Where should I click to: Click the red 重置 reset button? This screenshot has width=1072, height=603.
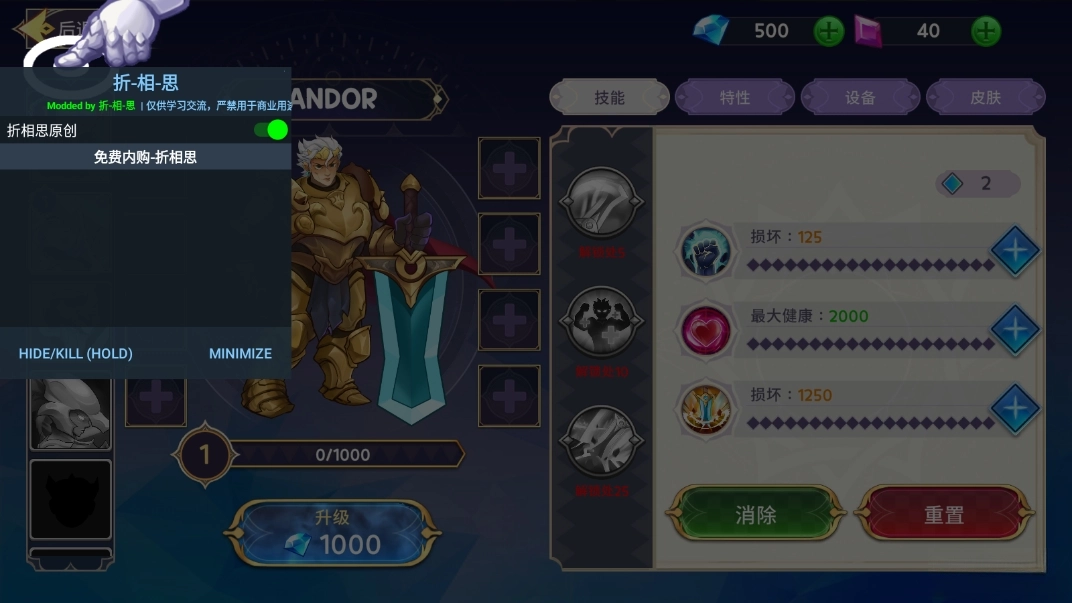944,516
